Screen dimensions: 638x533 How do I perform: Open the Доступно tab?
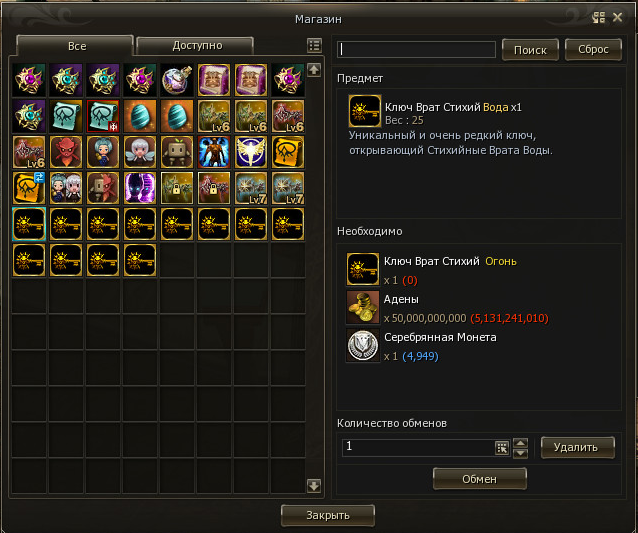coord(196,46)
